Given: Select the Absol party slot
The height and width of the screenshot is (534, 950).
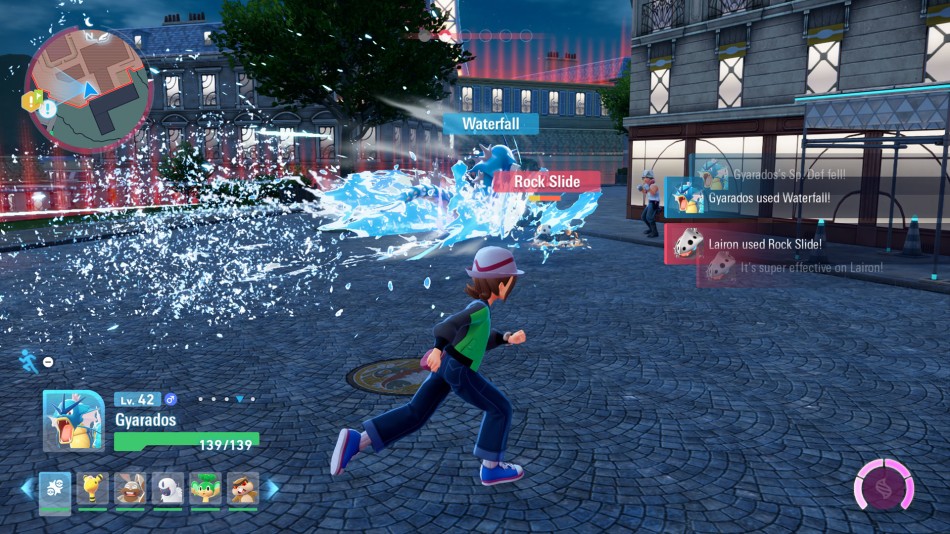Looking at the screenshot, I should (167, 489).
